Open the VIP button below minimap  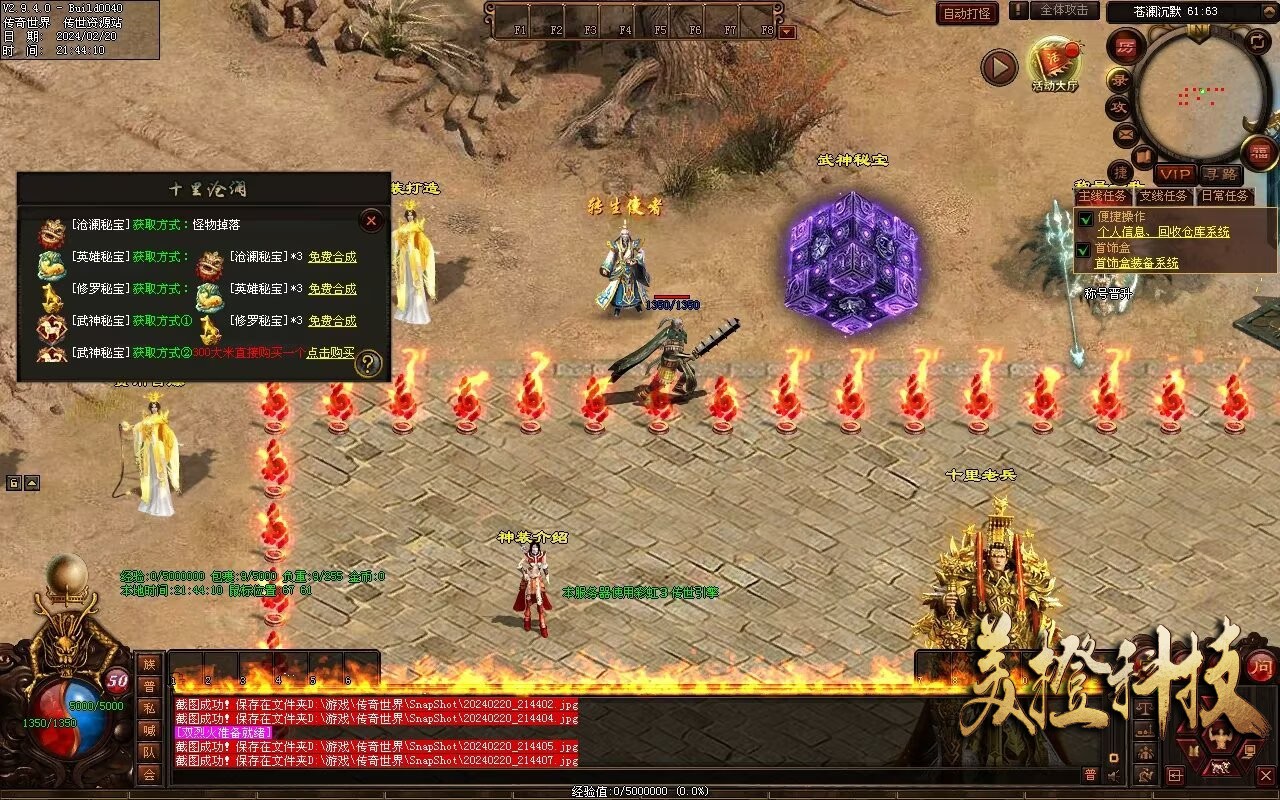[1175, 174]
